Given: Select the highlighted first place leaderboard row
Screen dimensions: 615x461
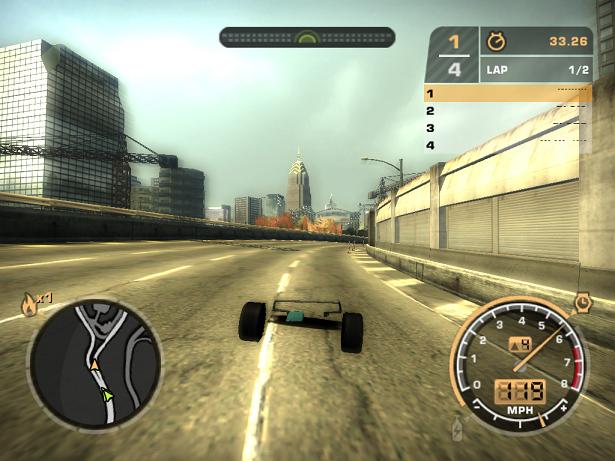Looking at the screenshot, I should [507, 93].
